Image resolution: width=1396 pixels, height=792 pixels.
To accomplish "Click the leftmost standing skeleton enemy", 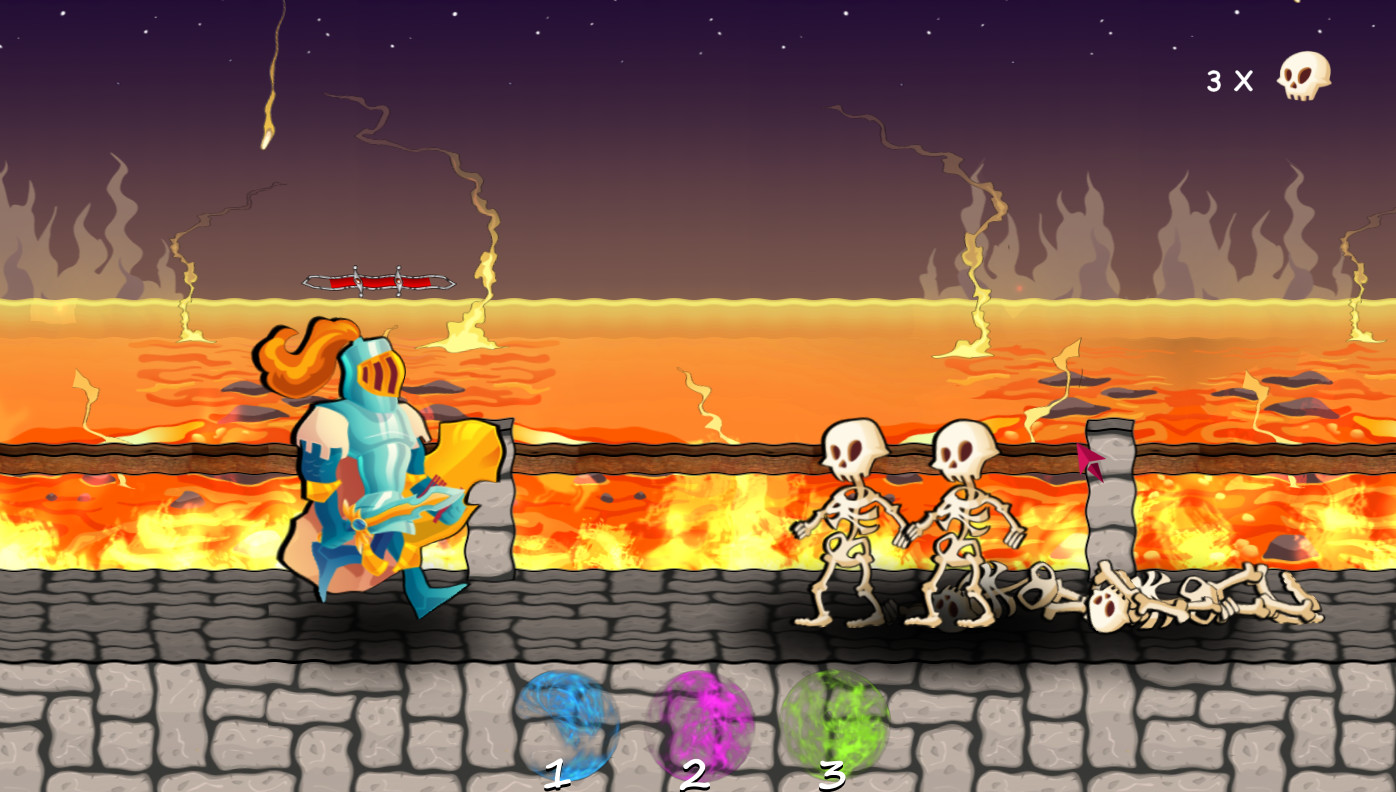I will [x=850, y=520].
